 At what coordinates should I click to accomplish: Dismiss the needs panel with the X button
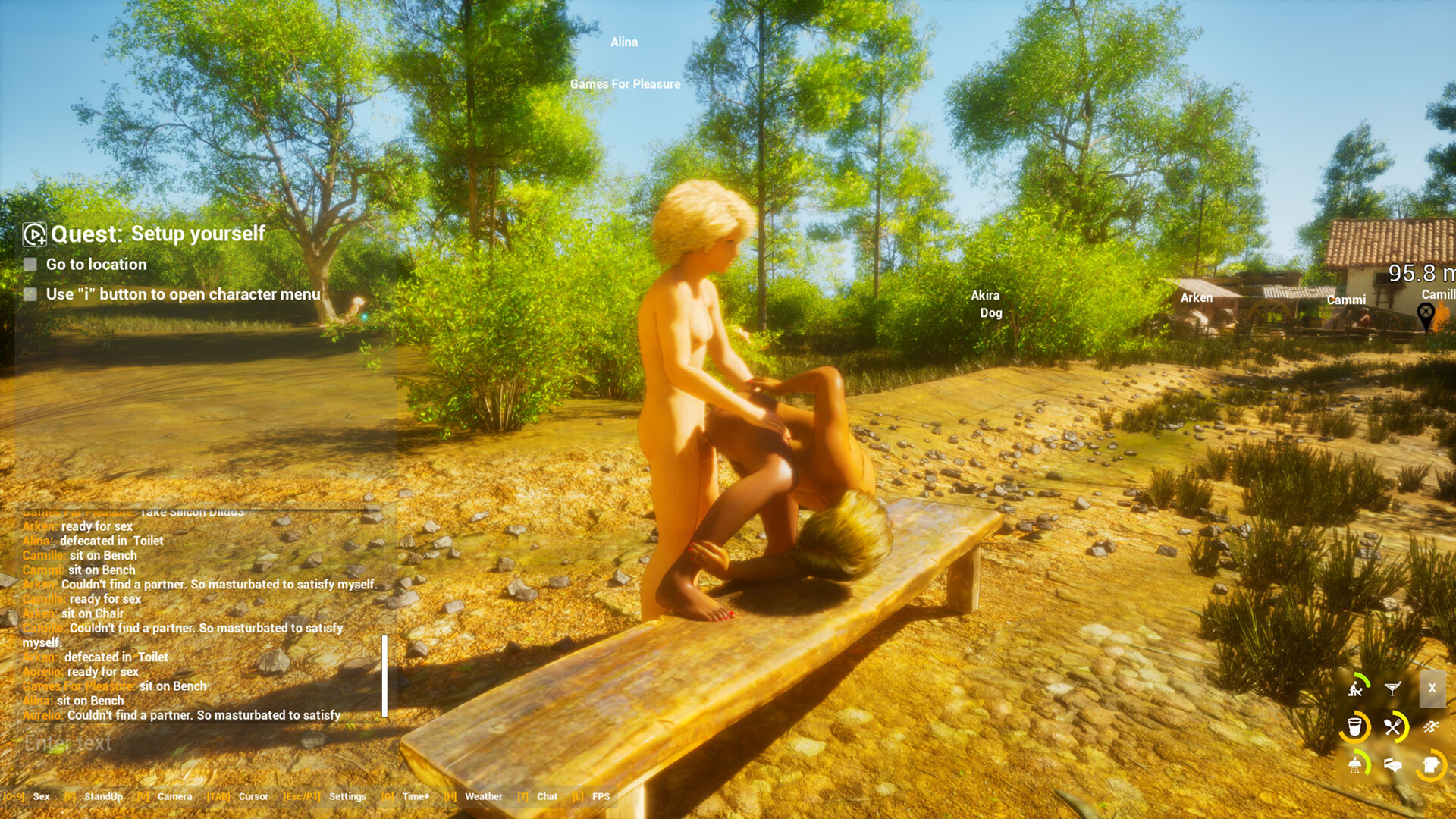(1432, 688)
